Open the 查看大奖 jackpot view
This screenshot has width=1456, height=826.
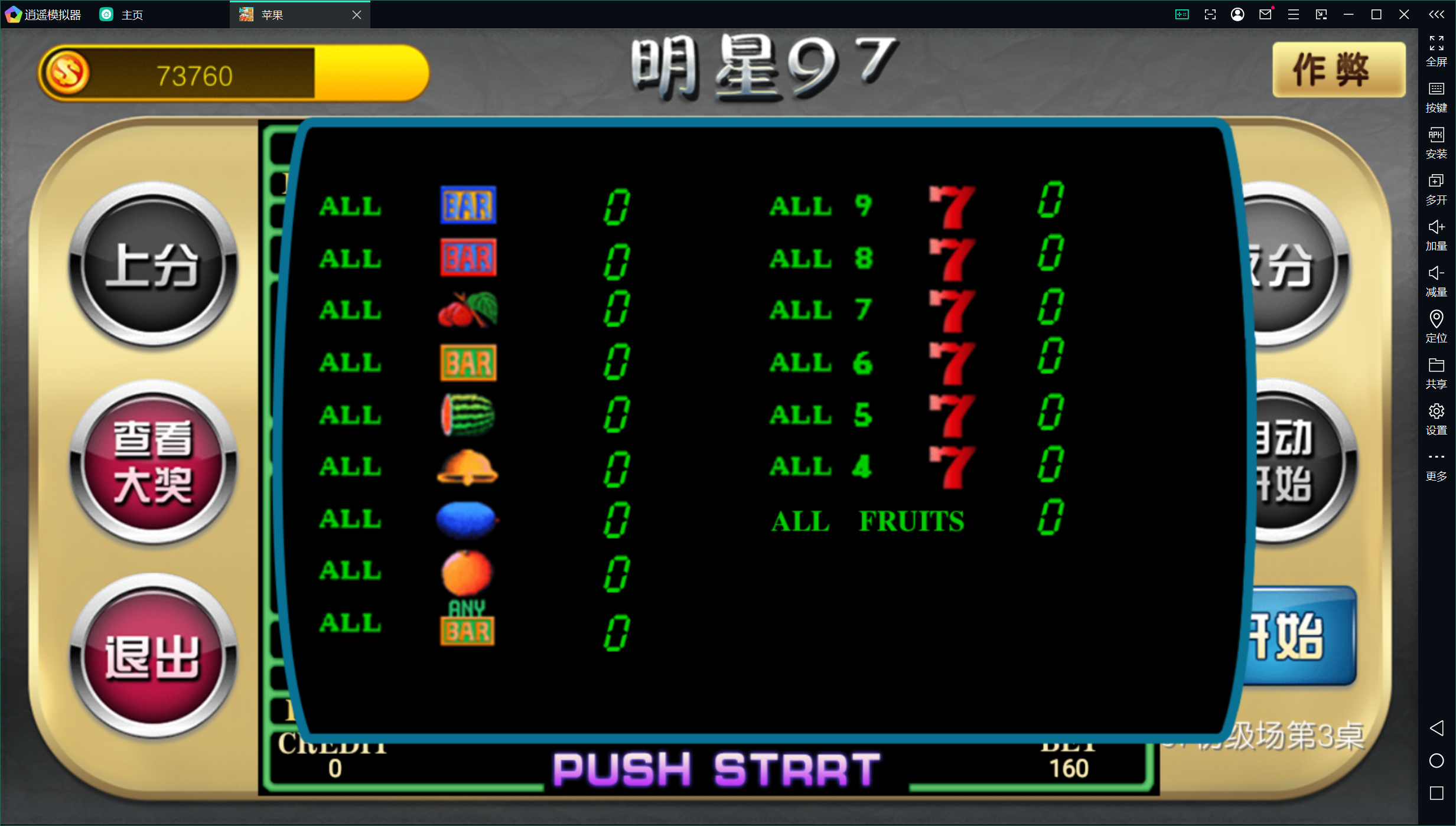(x=153, y=463)
